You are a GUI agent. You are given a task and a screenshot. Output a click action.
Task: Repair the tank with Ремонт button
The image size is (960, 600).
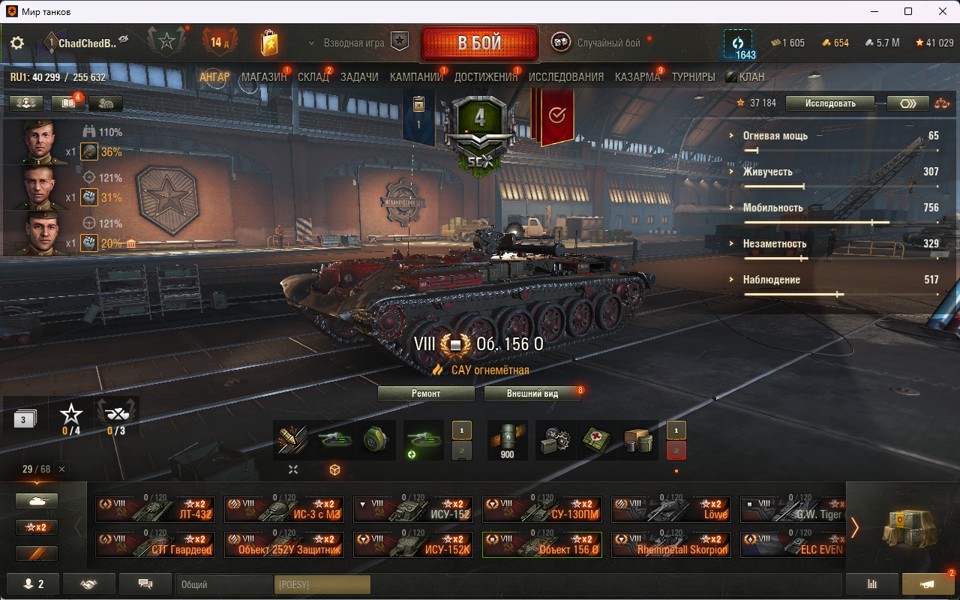click(426, 393)
